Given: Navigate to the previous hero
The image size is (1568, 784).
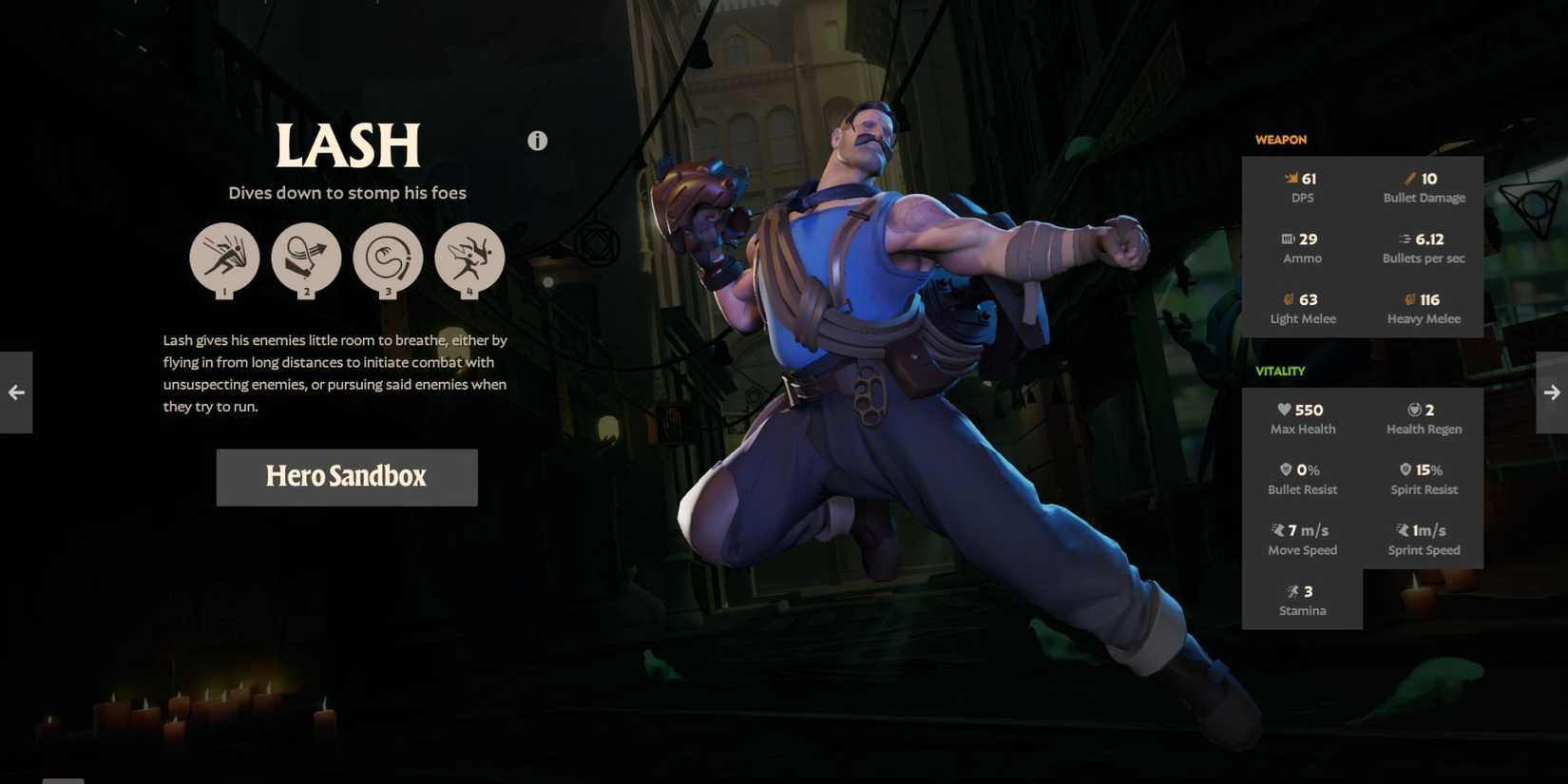Looking at the screenshot, I should (15, 392).
